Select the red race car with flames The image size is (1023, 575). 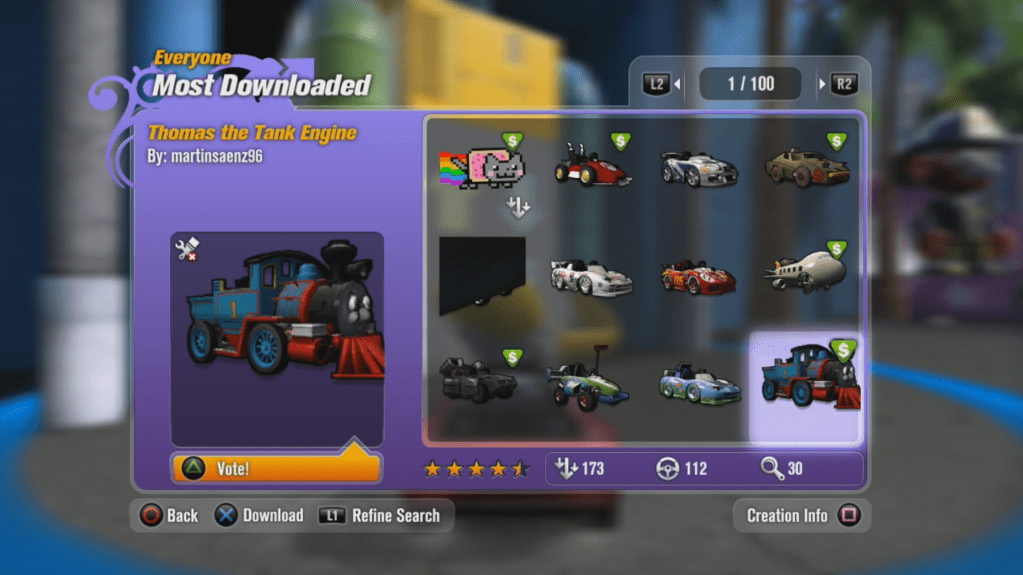[698, 276]
